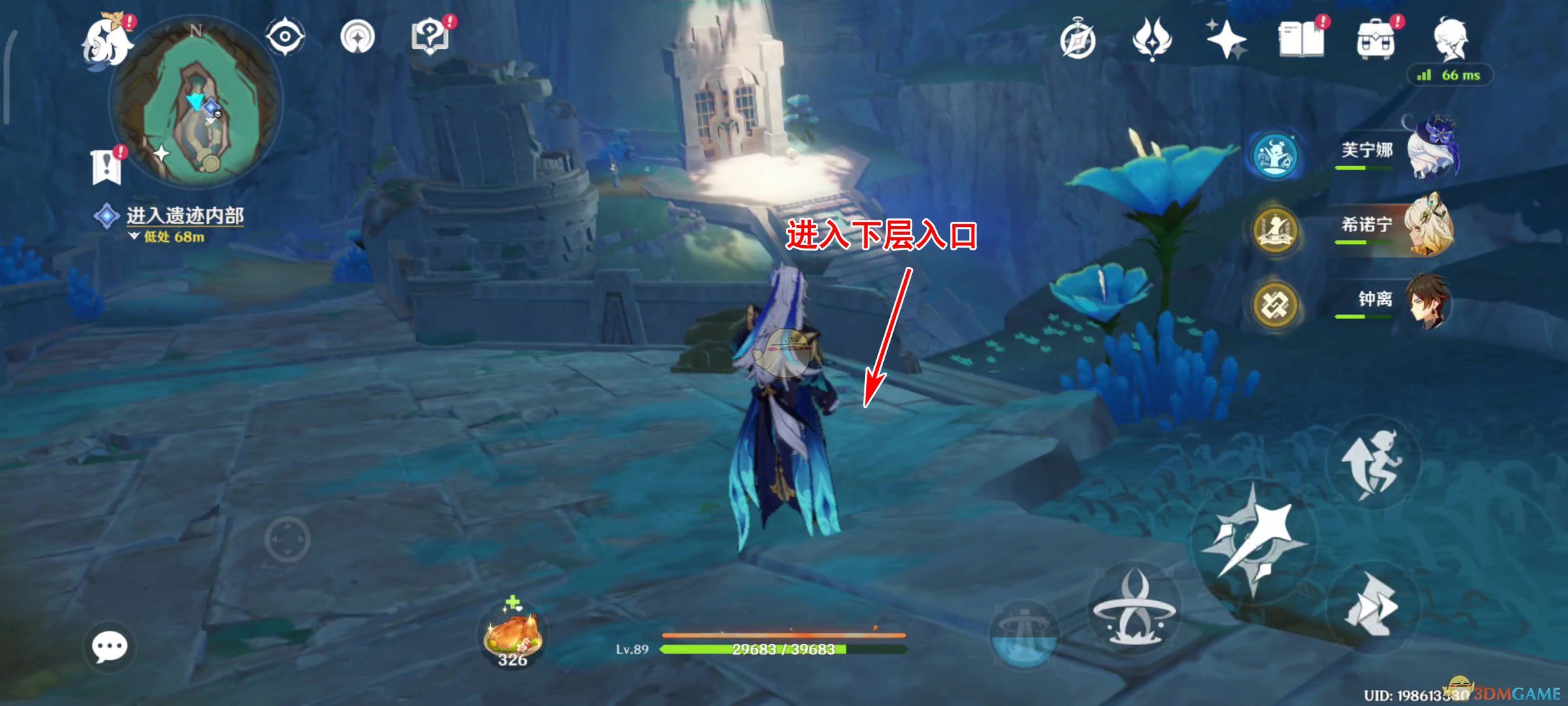Toggle elemental sight eye icon
The width and height of the screenshot is (1568, 706).
285,36
